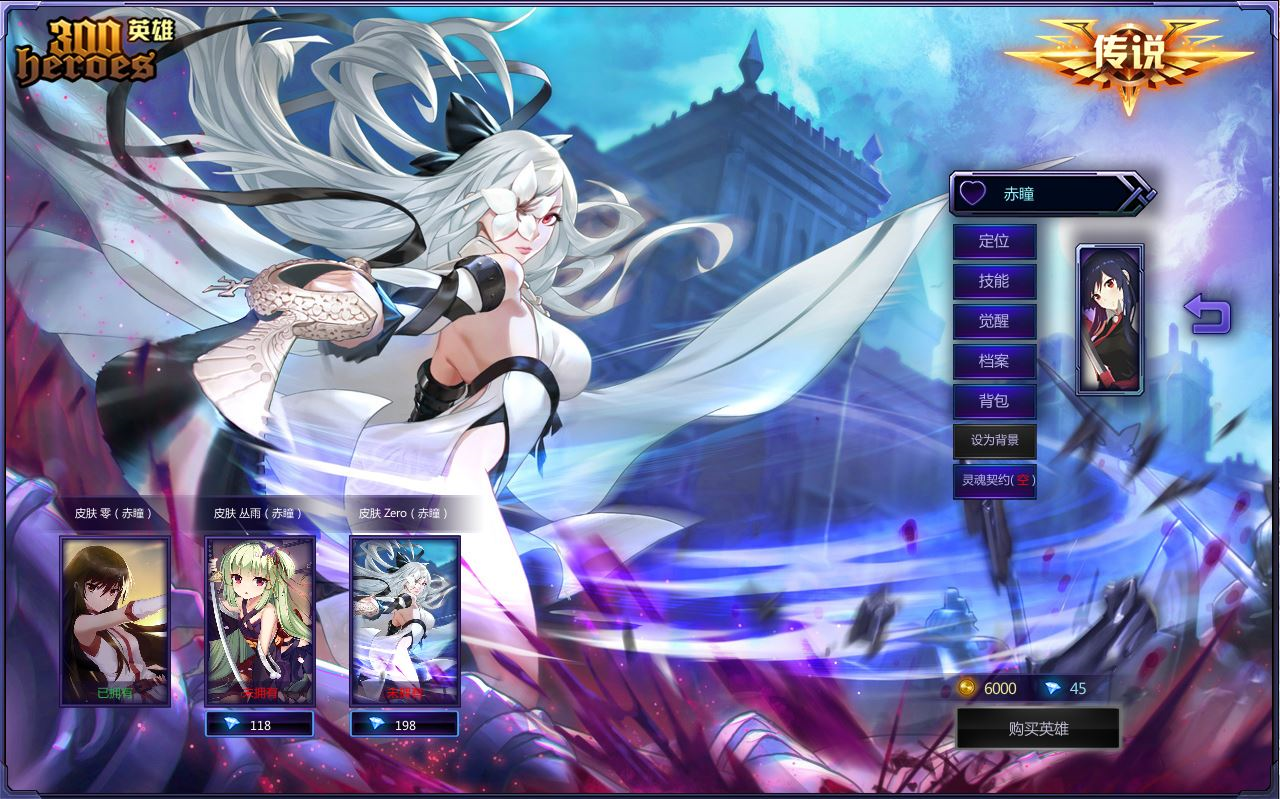Open the 背包 backpack tab
The width and height of the screenshot is (1280, 799).
point(994,401)
